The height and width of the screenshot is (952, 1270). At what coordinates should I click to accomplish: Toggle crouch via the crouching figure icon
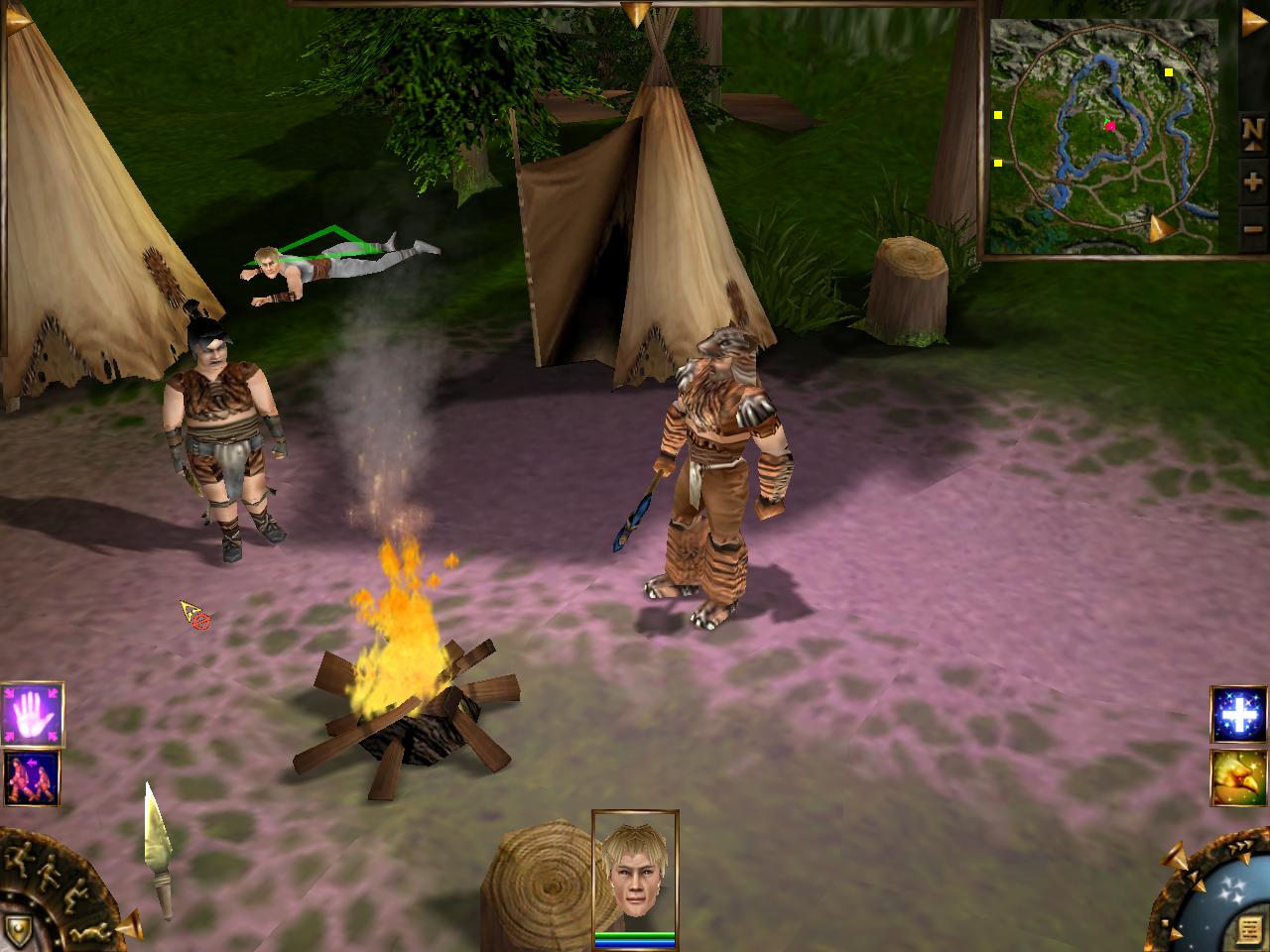74,895
